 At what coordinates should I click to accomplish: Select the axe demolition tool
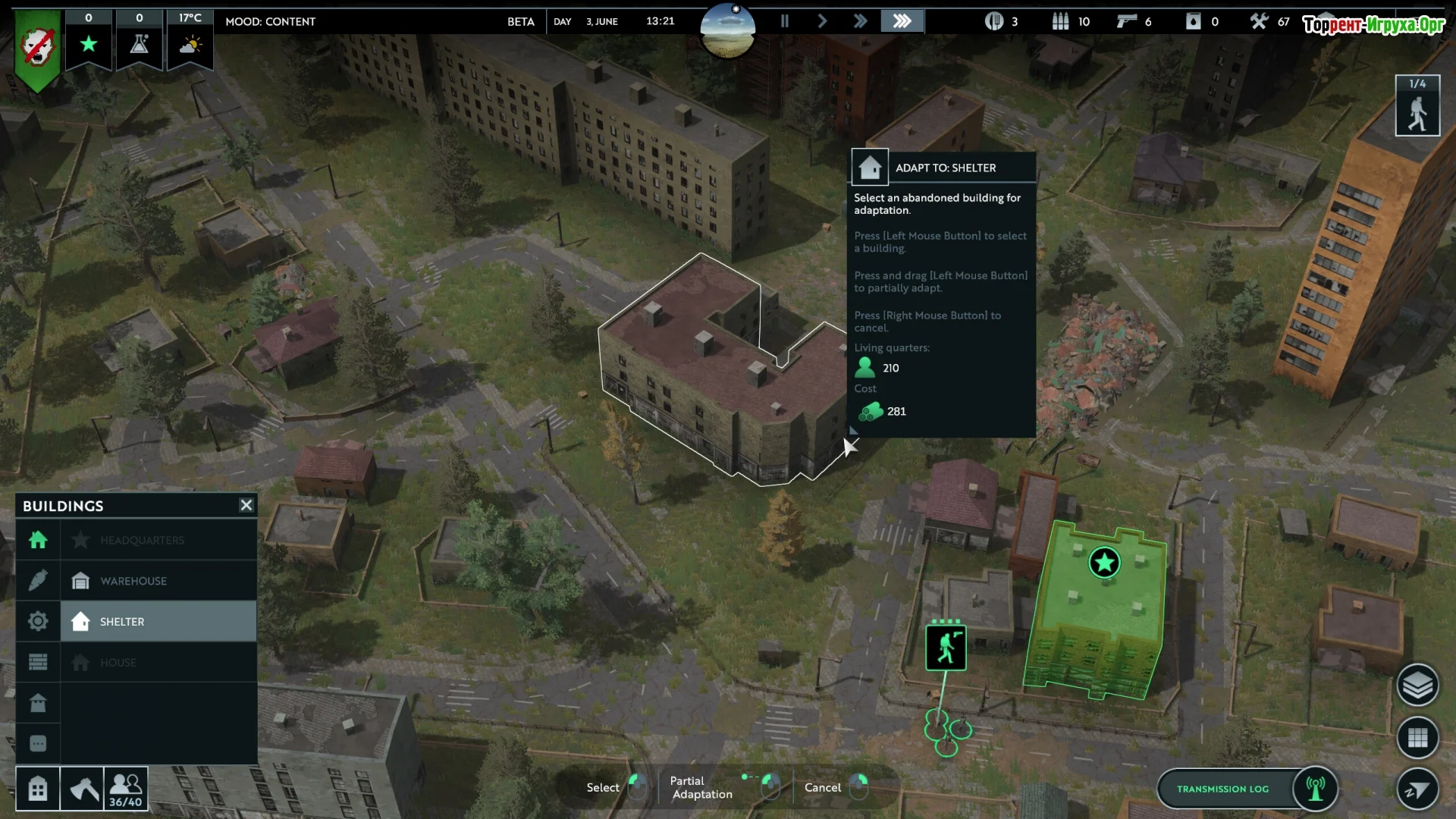[x=82, y=789]
